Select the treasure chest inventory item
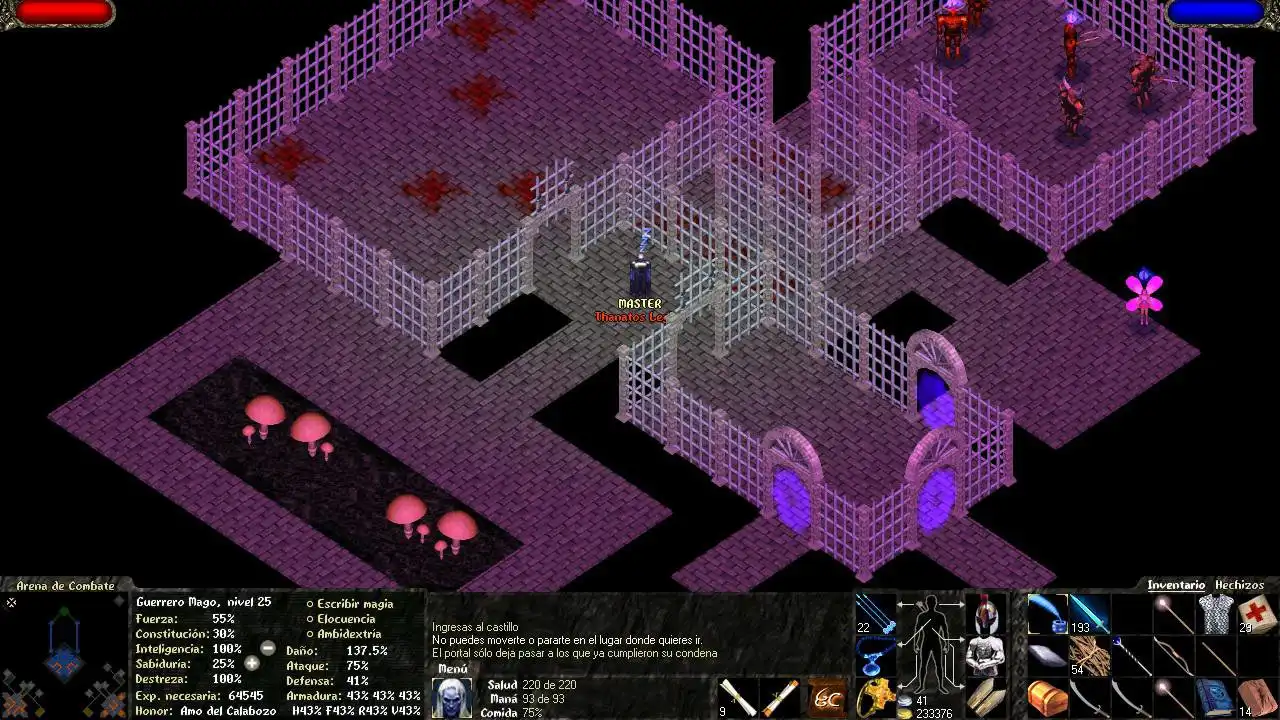The image size is (1280, 720). [x=1047, y=697]
